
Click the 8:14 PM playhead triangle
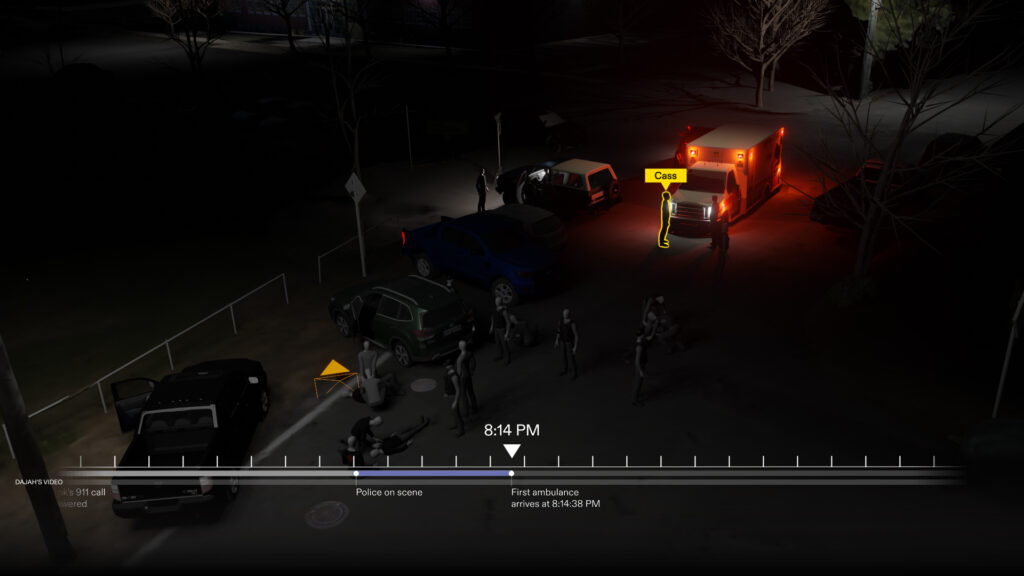point(512,451)
